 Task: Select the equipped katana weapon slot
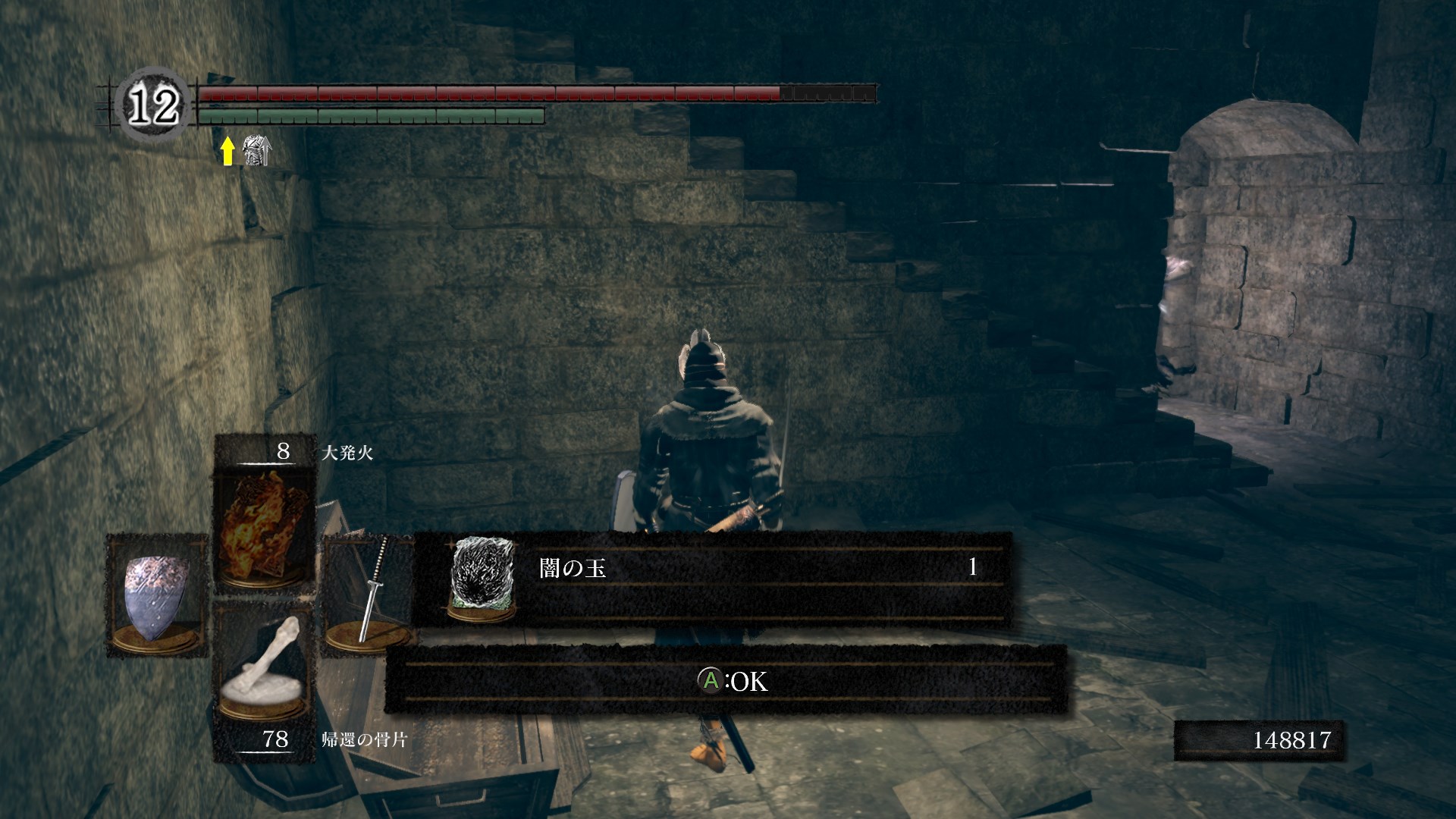[x=369, y=595]
